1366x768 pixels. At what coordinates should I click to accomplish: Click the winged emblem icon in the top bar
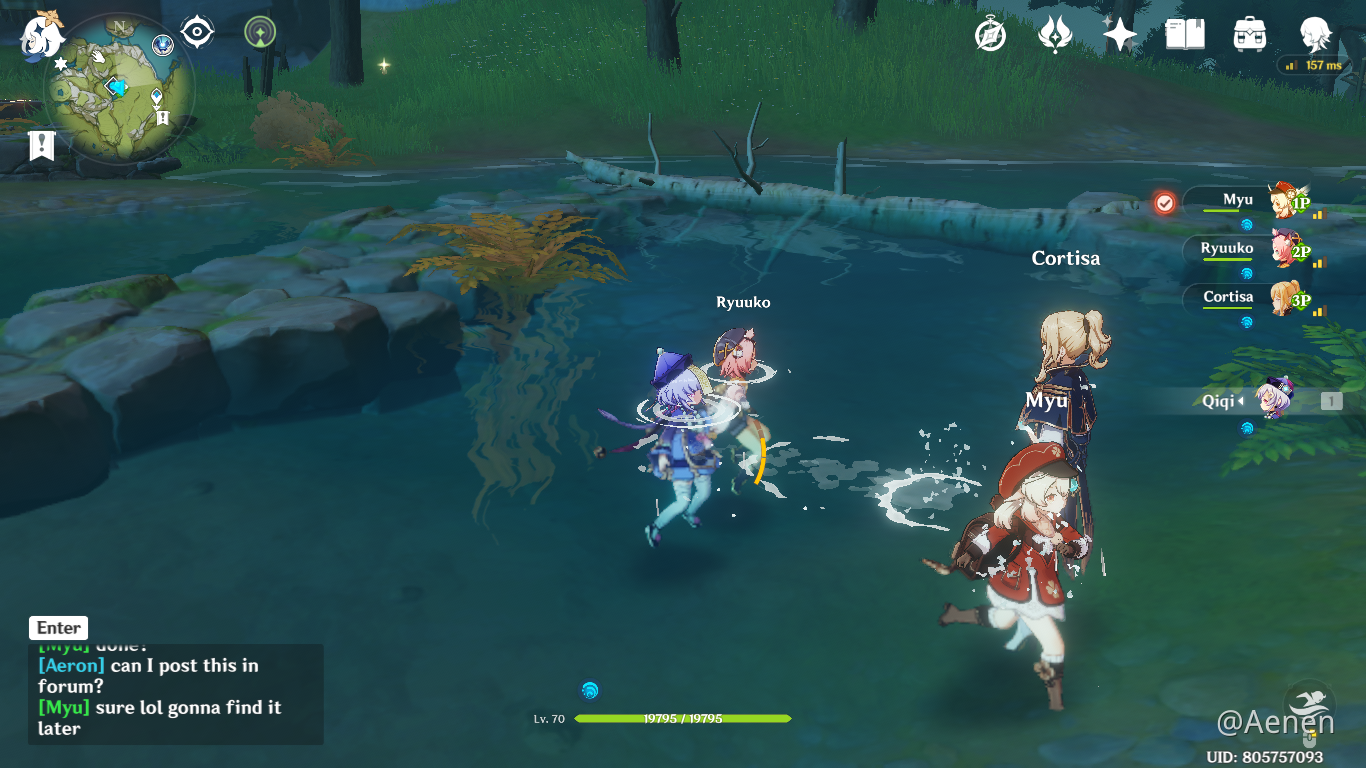tap(1055, 33)
